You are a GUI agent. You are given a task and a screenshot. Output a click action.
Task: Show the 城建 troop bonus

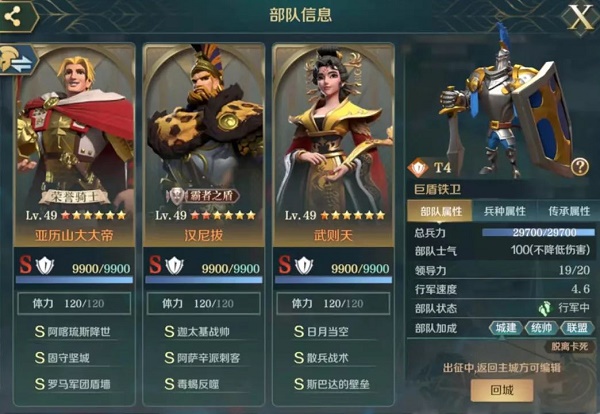[x=507, y=328]
